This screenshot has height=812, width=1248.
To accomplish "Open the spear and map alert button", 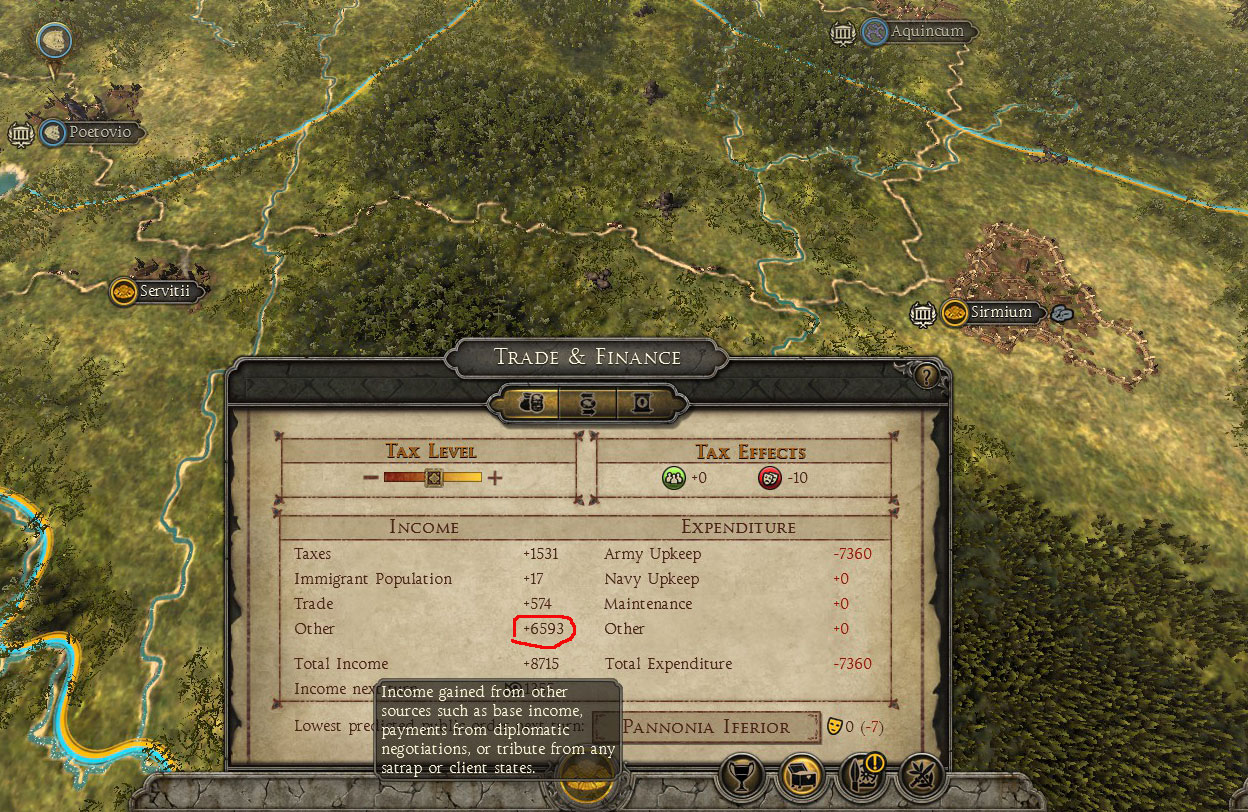I will pyautogui.click(x=860, y=775).
